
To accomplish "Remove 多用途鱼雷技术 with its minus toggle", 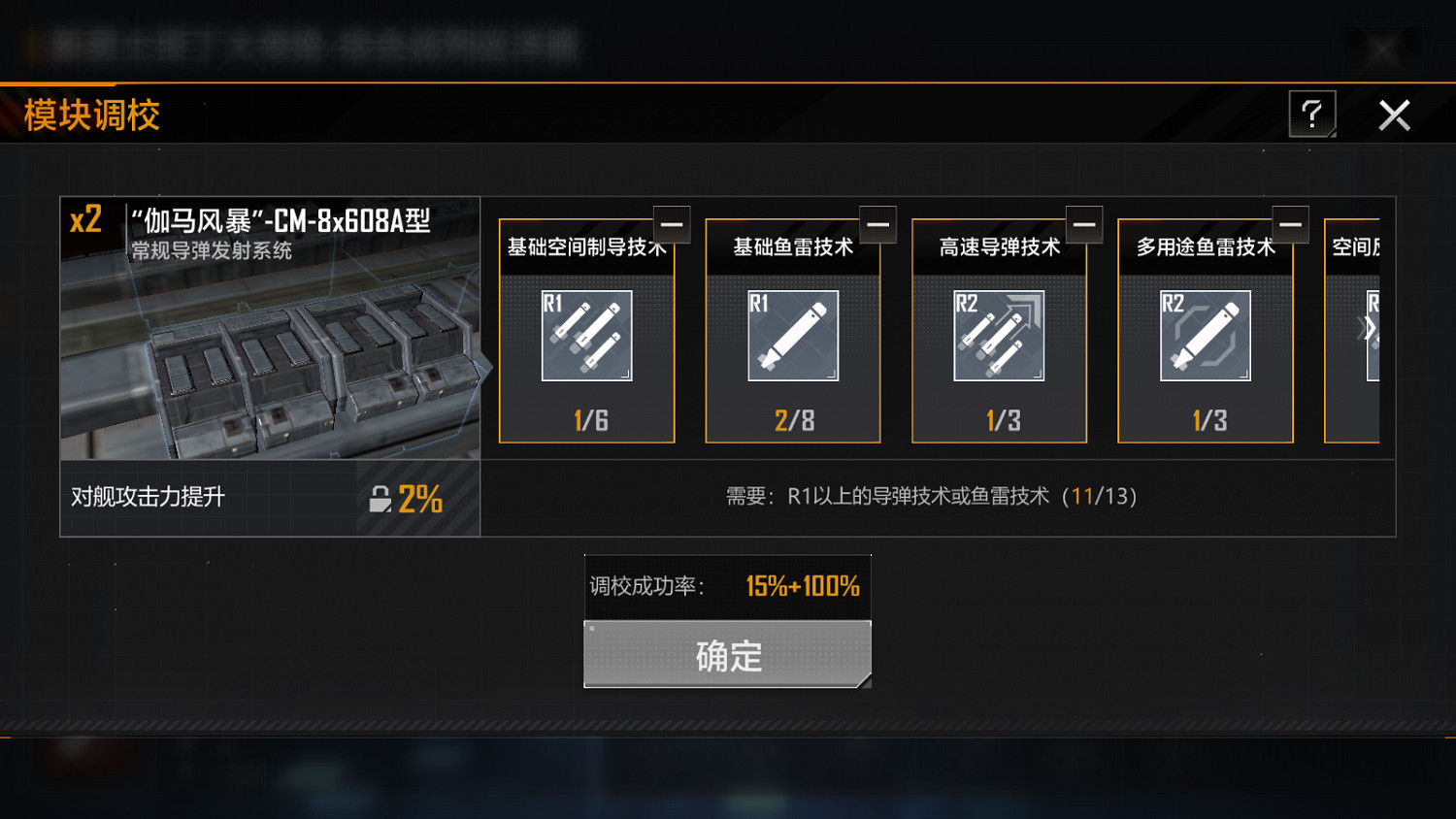I will [1290, 224].
